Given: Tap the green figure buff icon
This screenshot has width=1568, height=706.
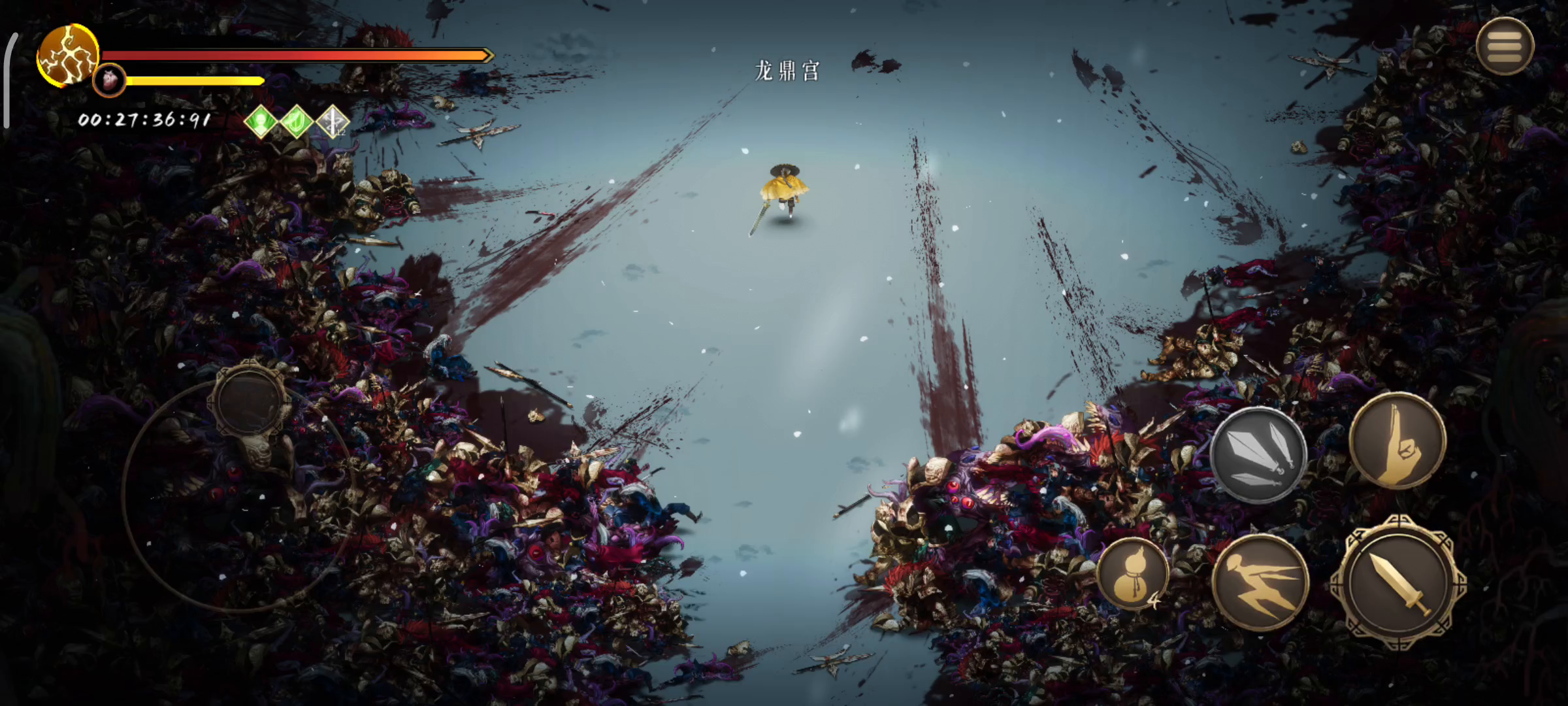Looking at the screenshot, I should (261, 122).
